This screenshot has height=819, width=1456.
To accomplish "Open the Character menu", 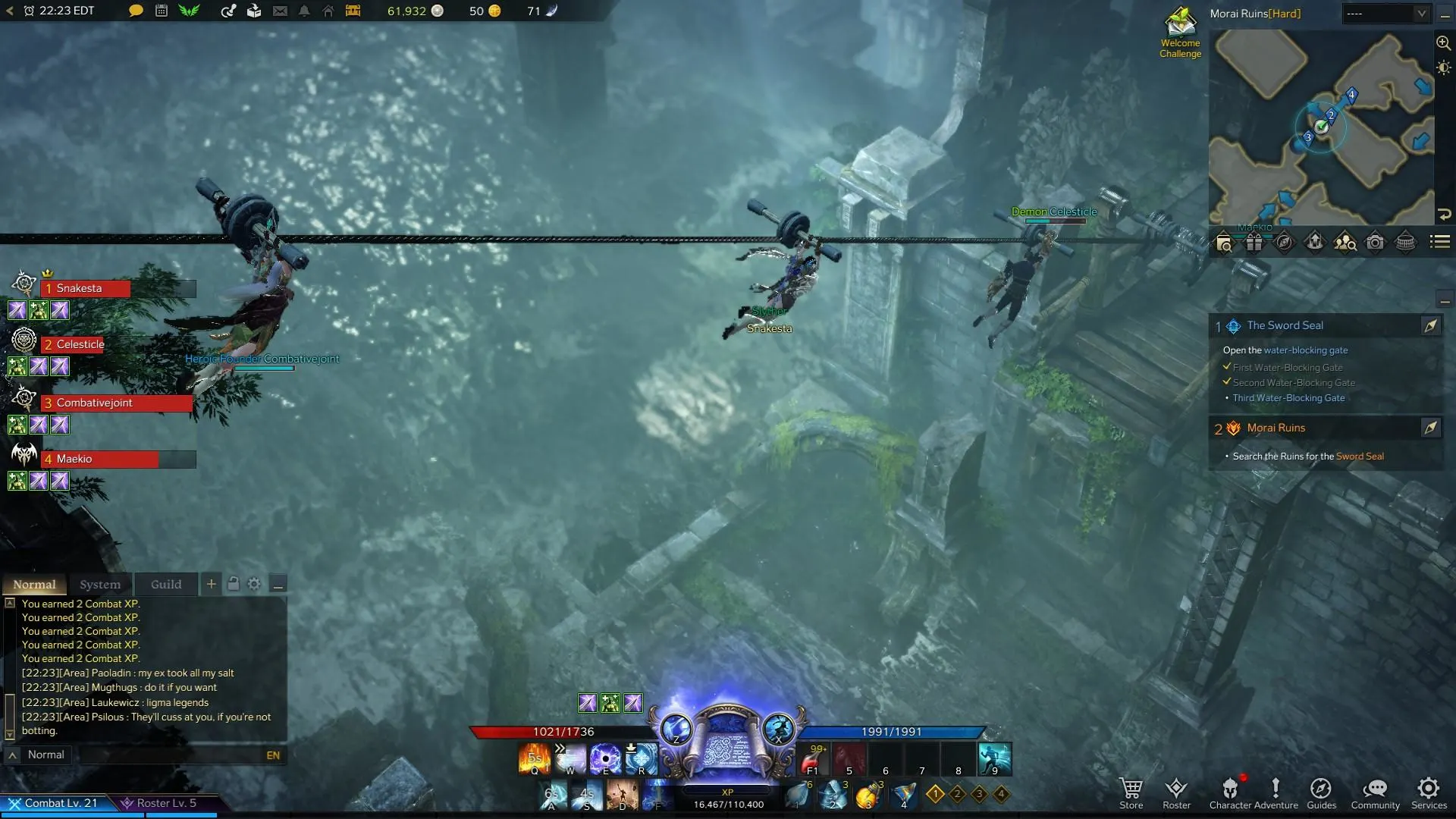I will click(1230, 792).
